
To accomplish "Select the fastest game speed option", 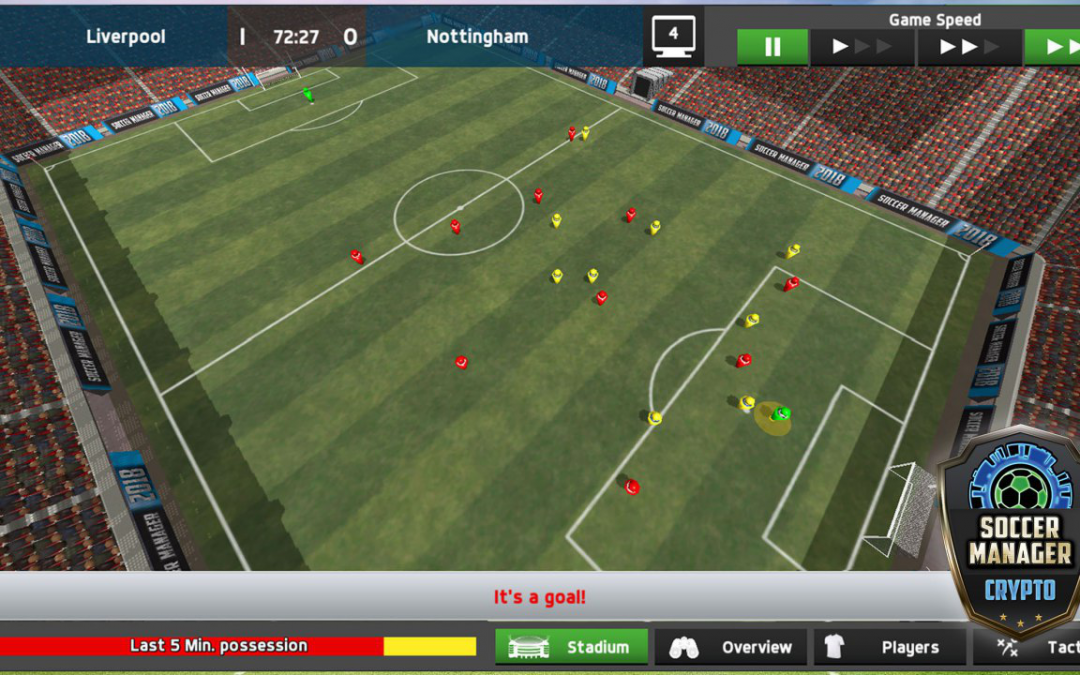I will tap(1054, 47).
